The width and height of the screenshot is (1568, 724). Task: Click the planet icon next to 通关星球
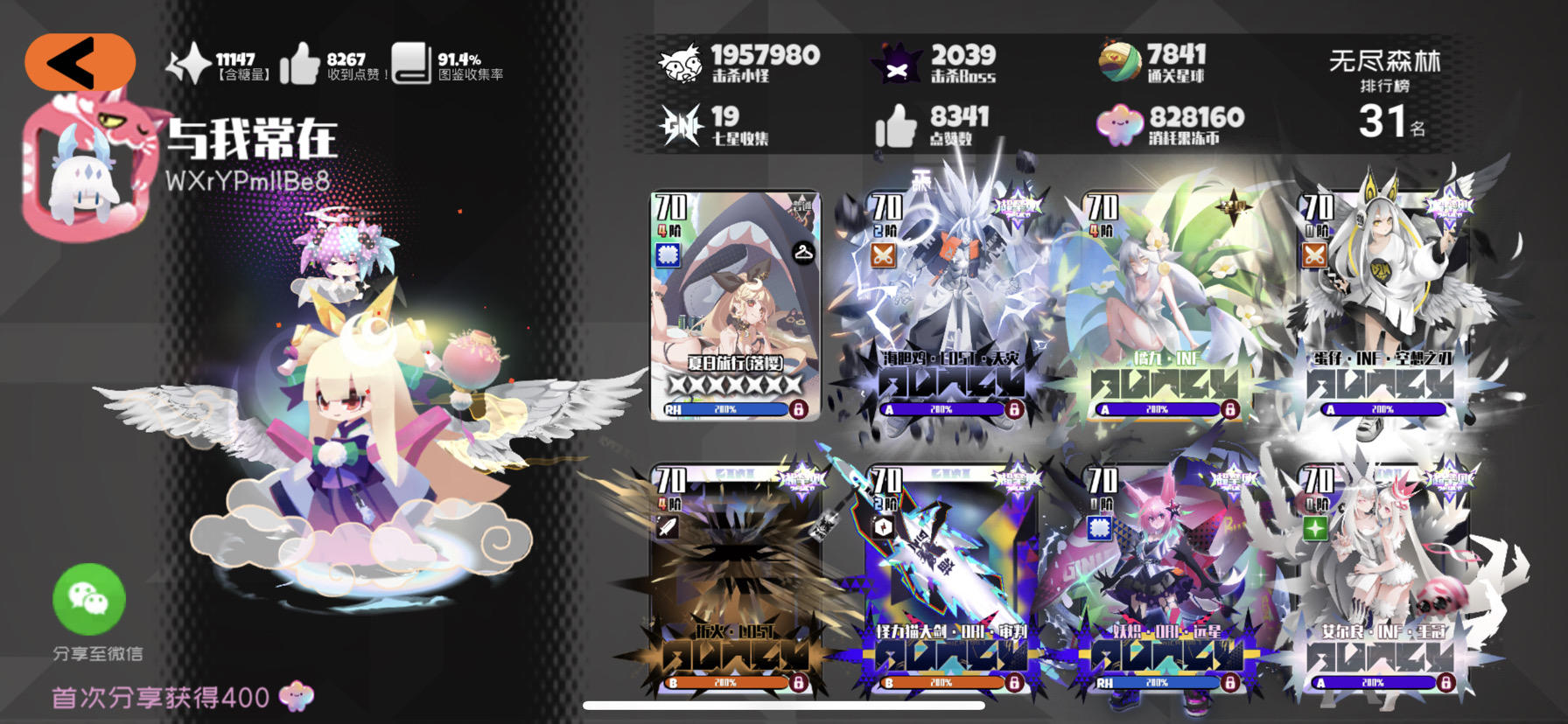[1120, 59]
